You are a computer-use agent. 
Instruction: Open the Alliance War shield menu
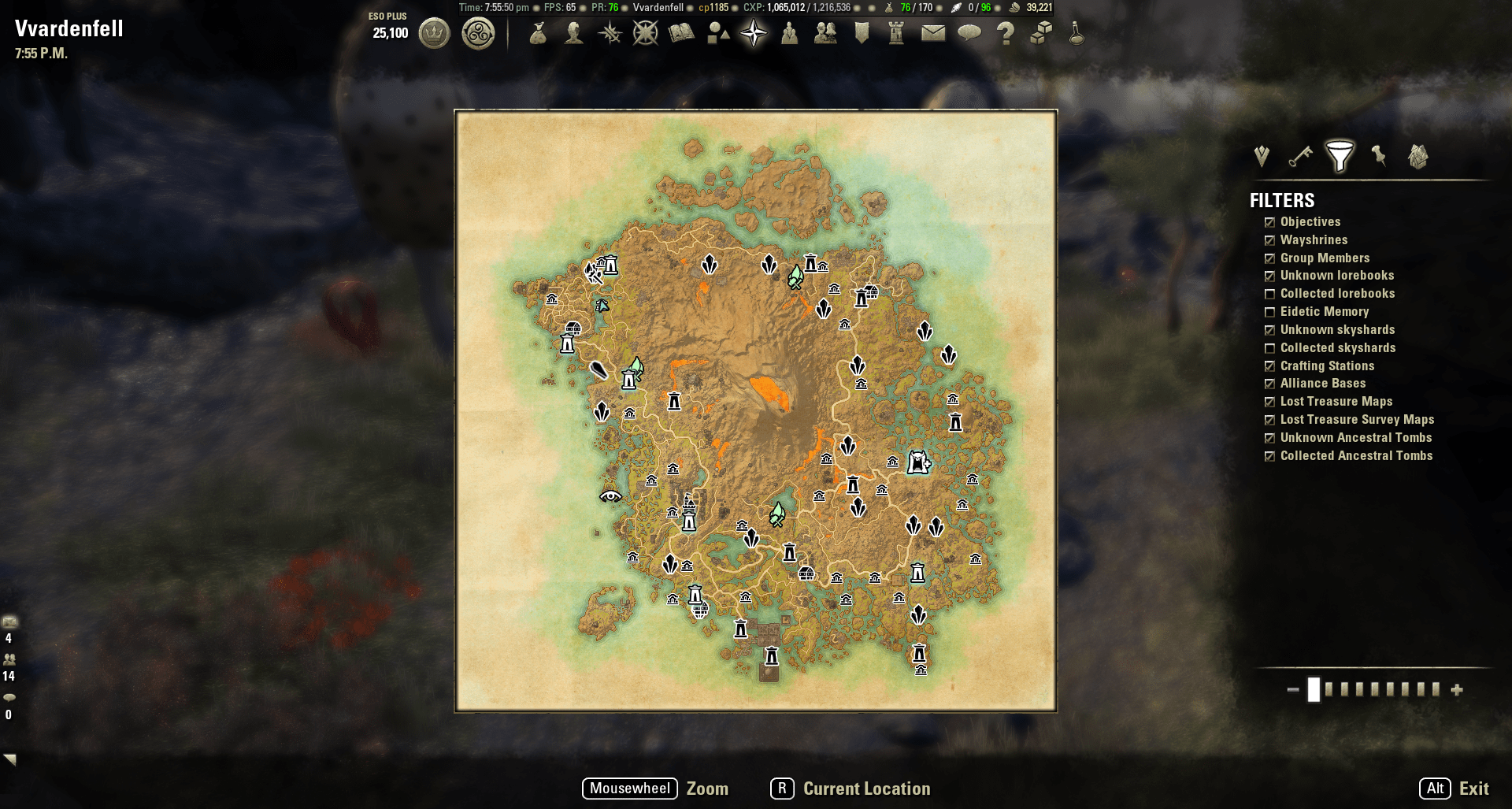click(859, 34)
